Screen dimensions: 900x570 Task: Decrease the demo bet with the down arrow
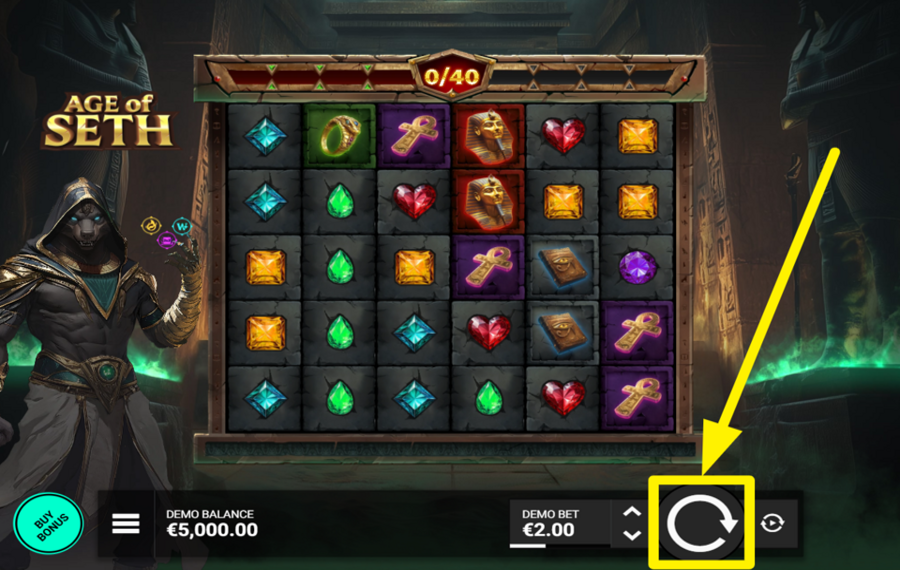(x=631, y=535)
